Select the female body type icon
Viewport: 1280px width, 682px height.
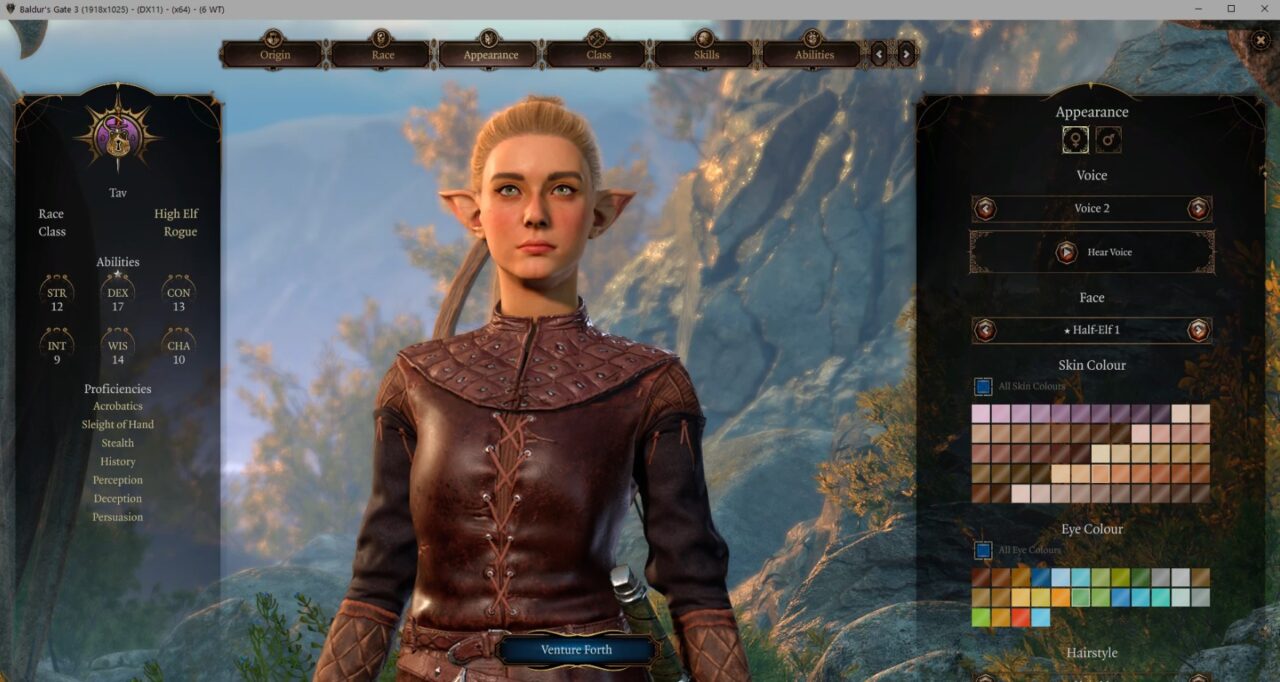pyautogui.click(x=1076, y=140)
